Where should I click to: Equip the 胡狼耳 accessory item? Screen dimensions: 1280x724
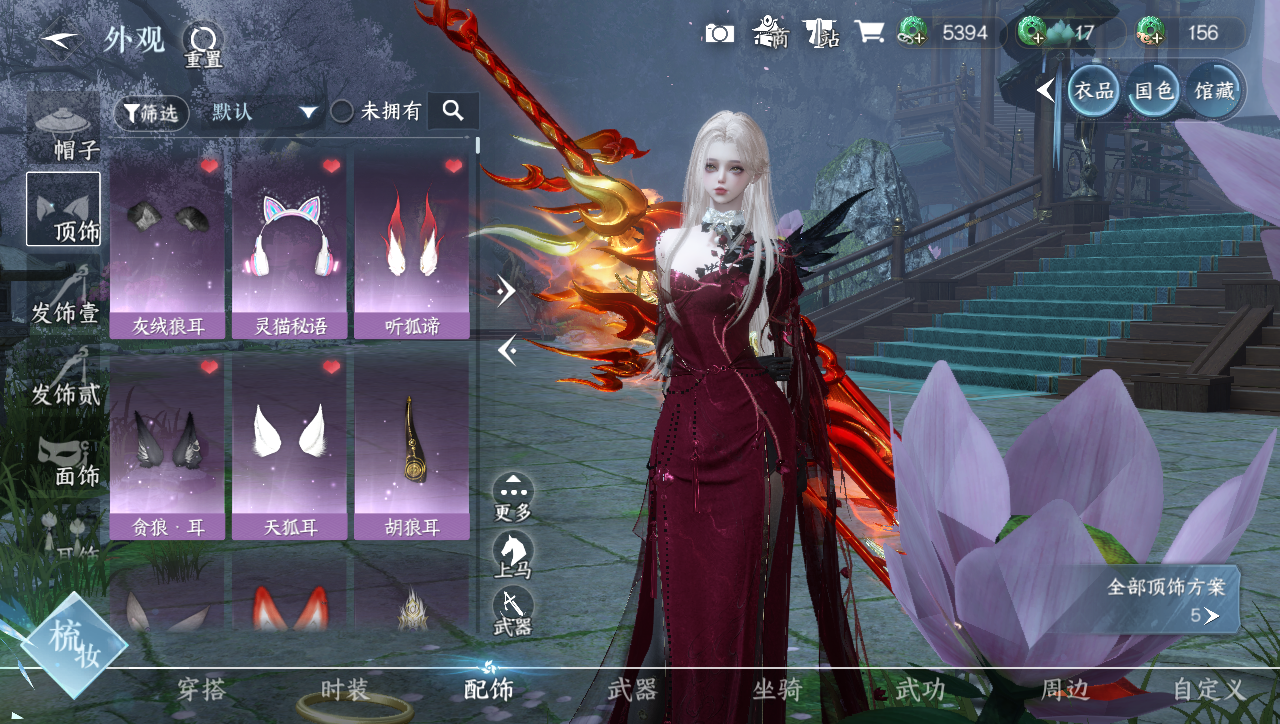pyautogui.click(x=411, y=446)
